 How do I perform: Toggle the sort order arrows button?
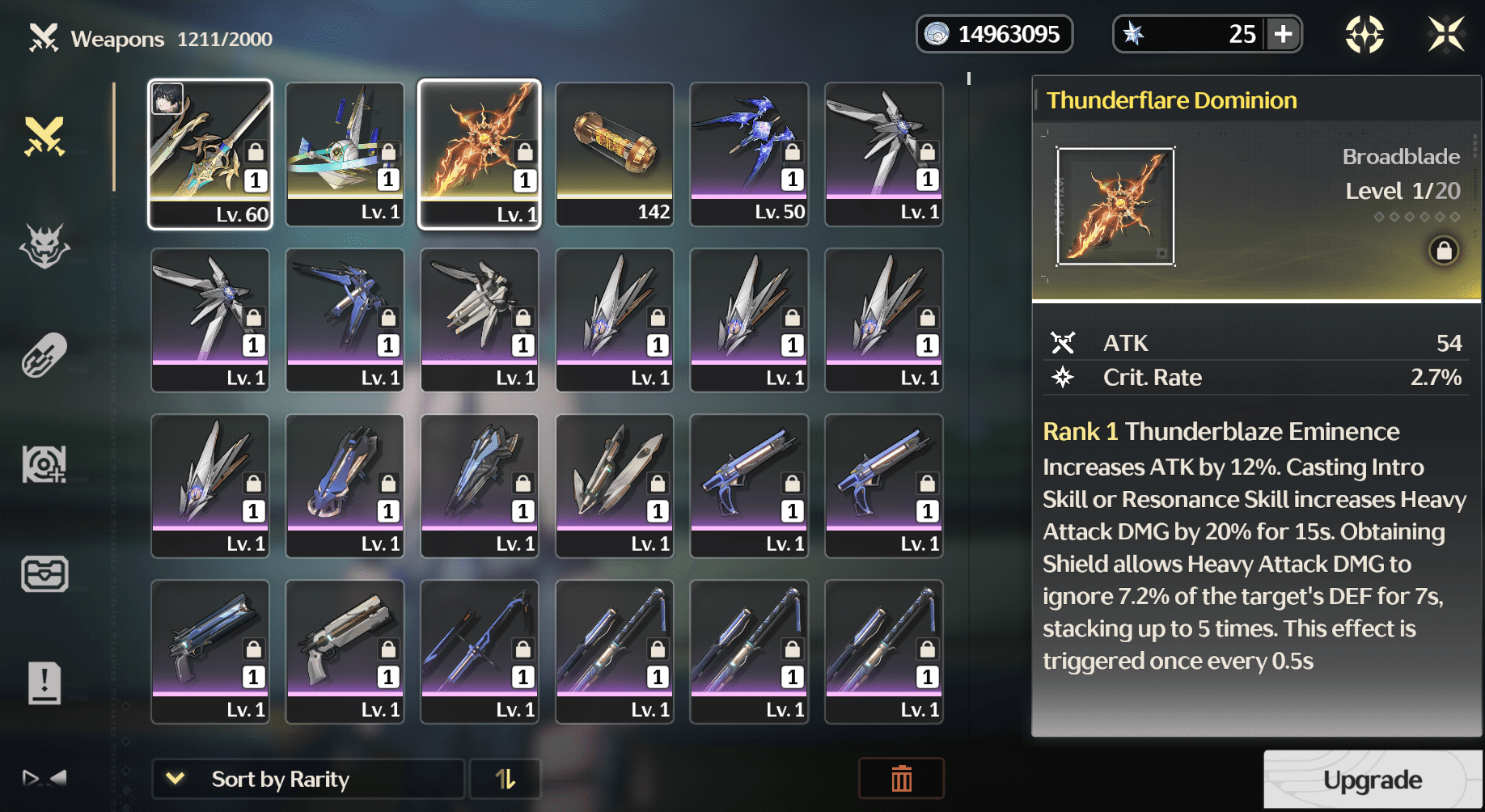point(505,779)
